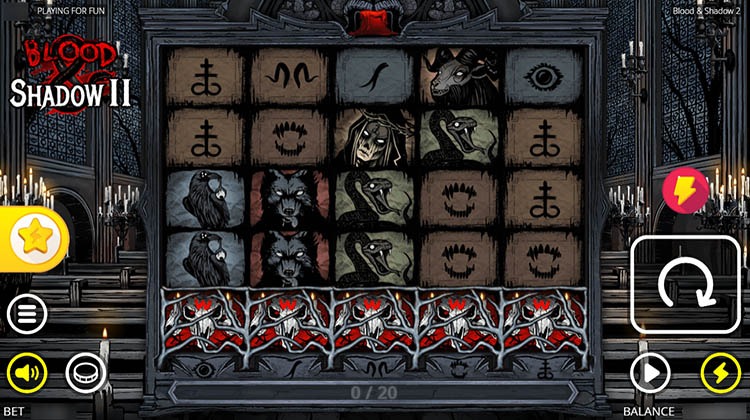Image resolution: width=750 pixels, height=420 pixels.
Task: Start autoplay with the play button
Action: [650, 374]
